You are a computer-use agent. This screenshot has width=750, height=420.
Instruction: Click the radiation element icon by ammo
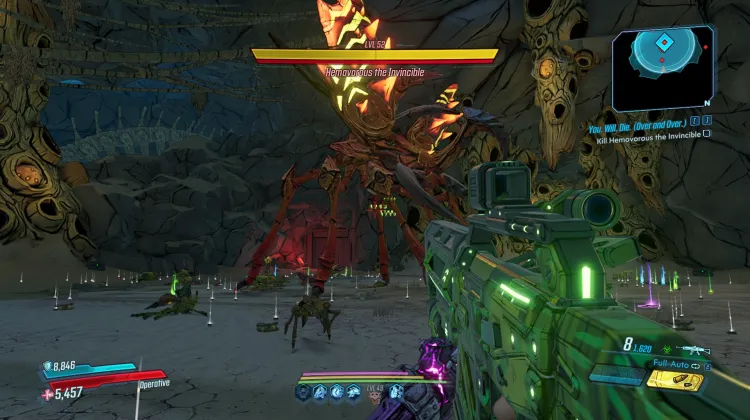665,350
